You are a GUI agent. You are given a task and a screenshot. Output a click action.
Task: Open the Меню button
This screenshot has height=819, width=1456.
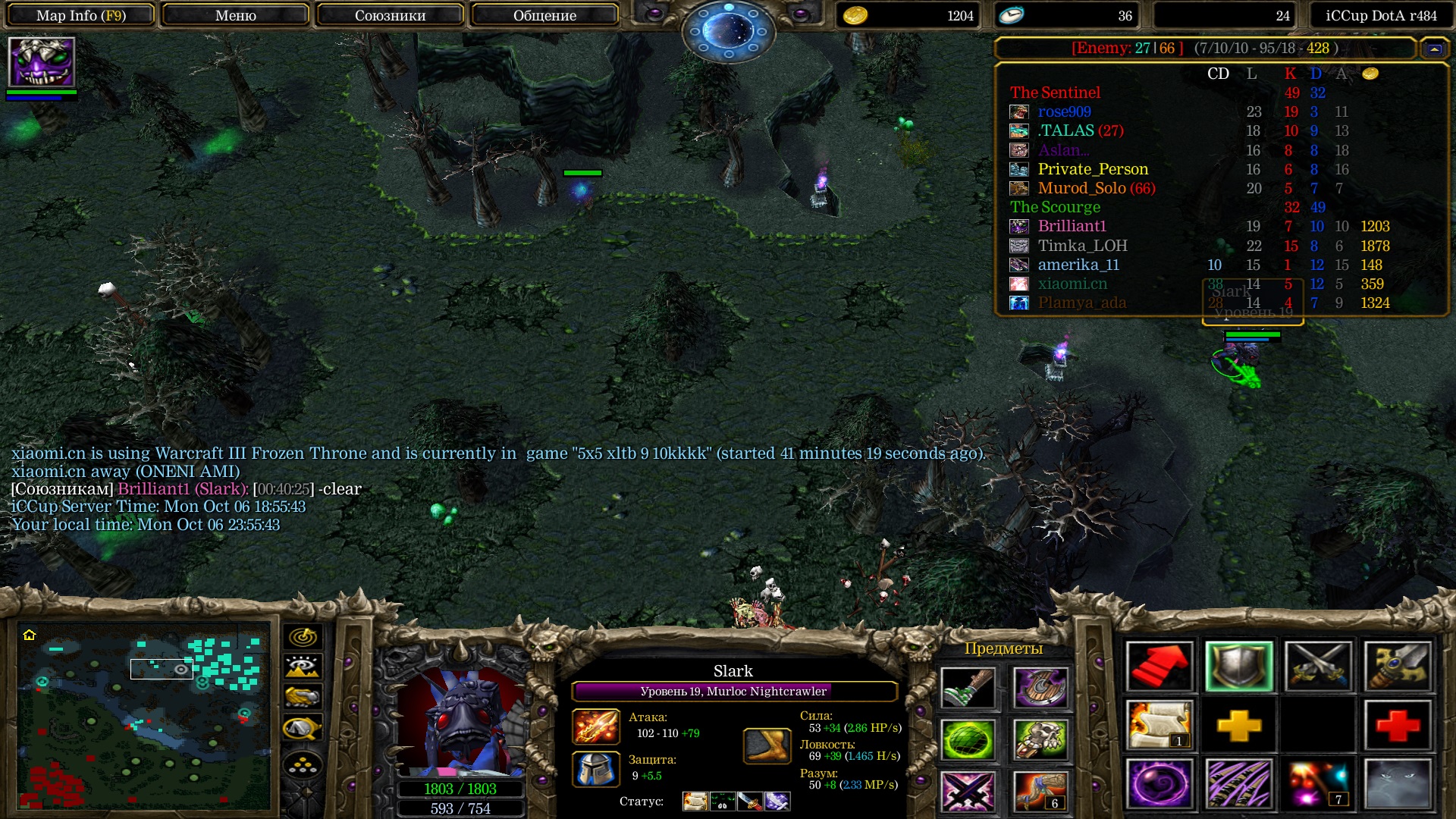(235, 15)
